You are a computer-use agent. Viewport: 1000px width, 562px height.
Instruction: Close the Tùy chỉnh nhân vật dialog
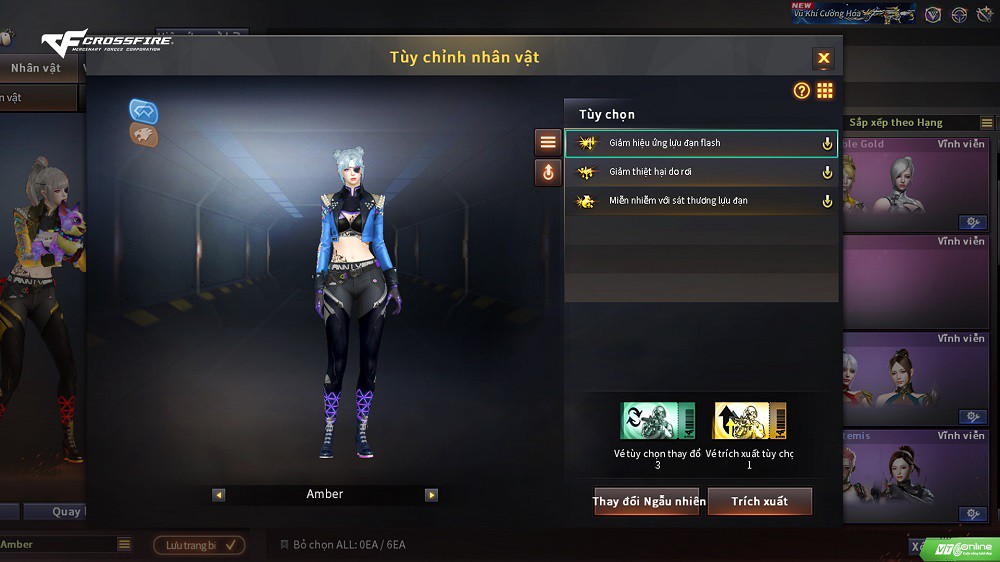[823, 58]
